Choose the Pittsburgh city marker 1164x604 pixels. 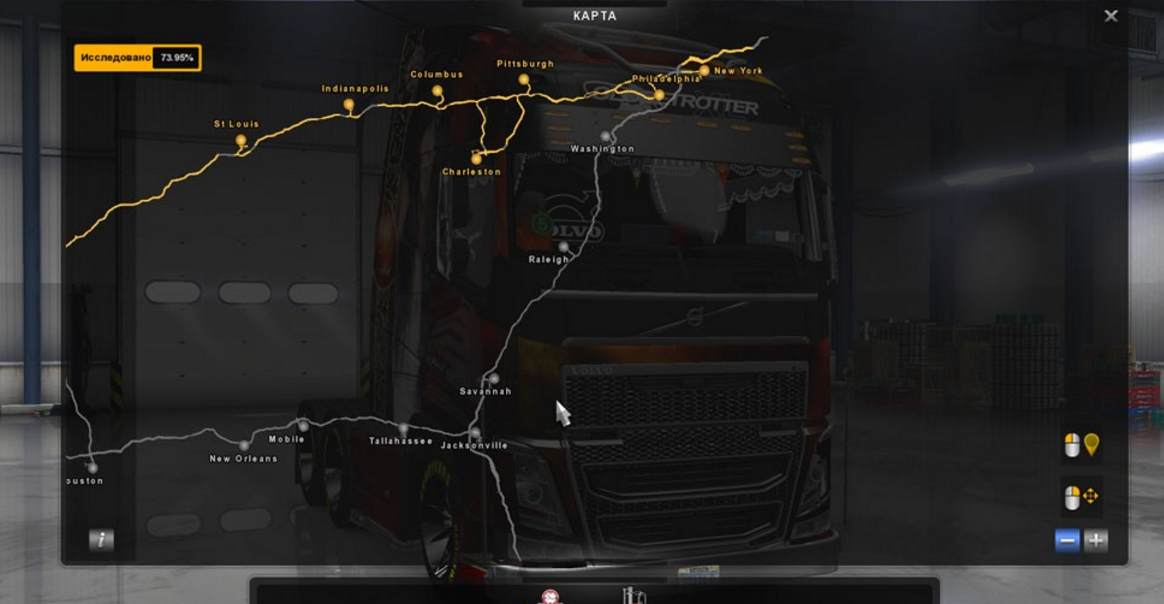pyautogui.click(x=523, y=79)
